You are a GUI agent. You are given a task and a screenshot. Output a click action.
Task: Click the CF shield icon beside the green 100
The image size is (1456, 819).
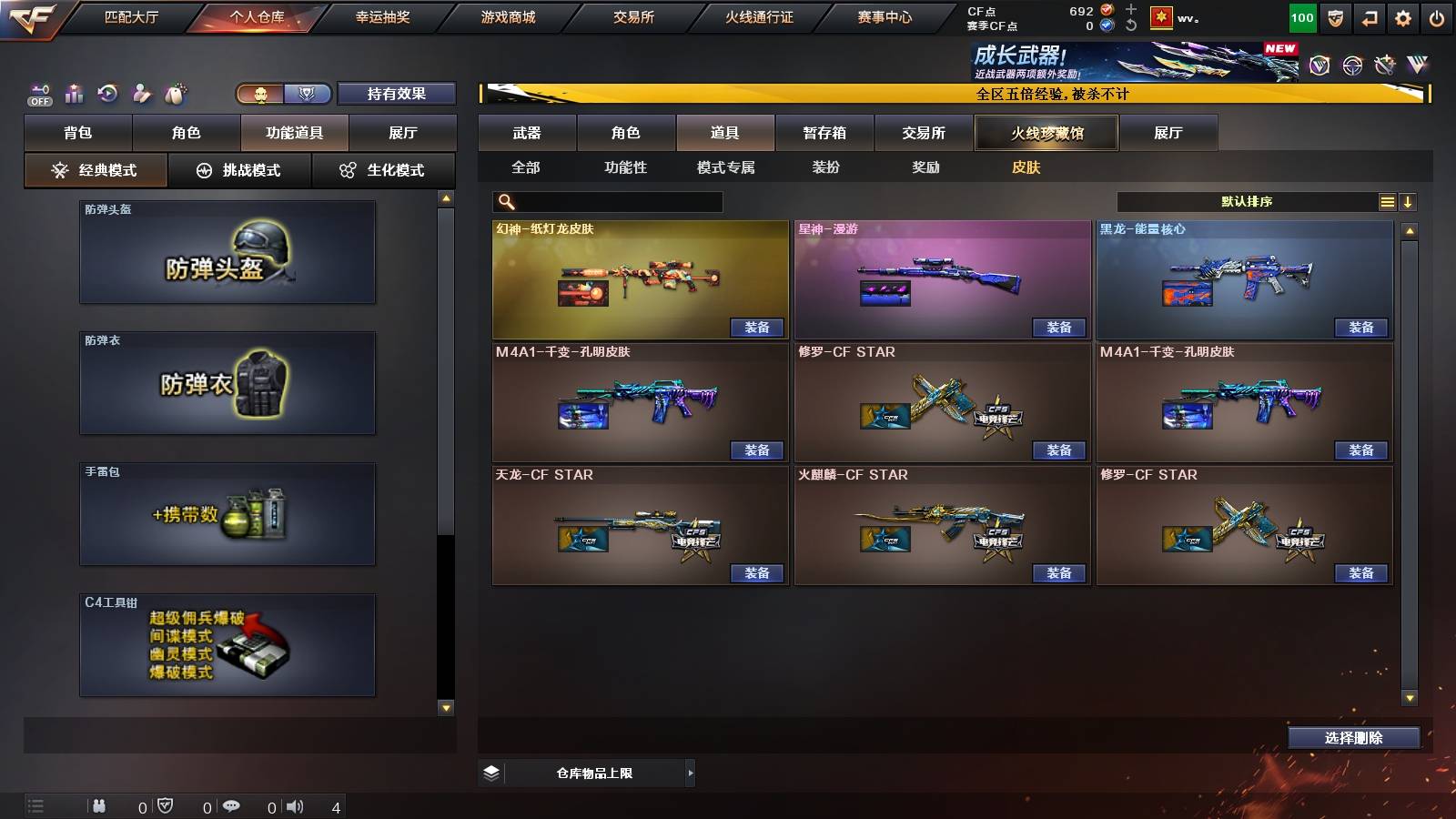[1334, 16]
